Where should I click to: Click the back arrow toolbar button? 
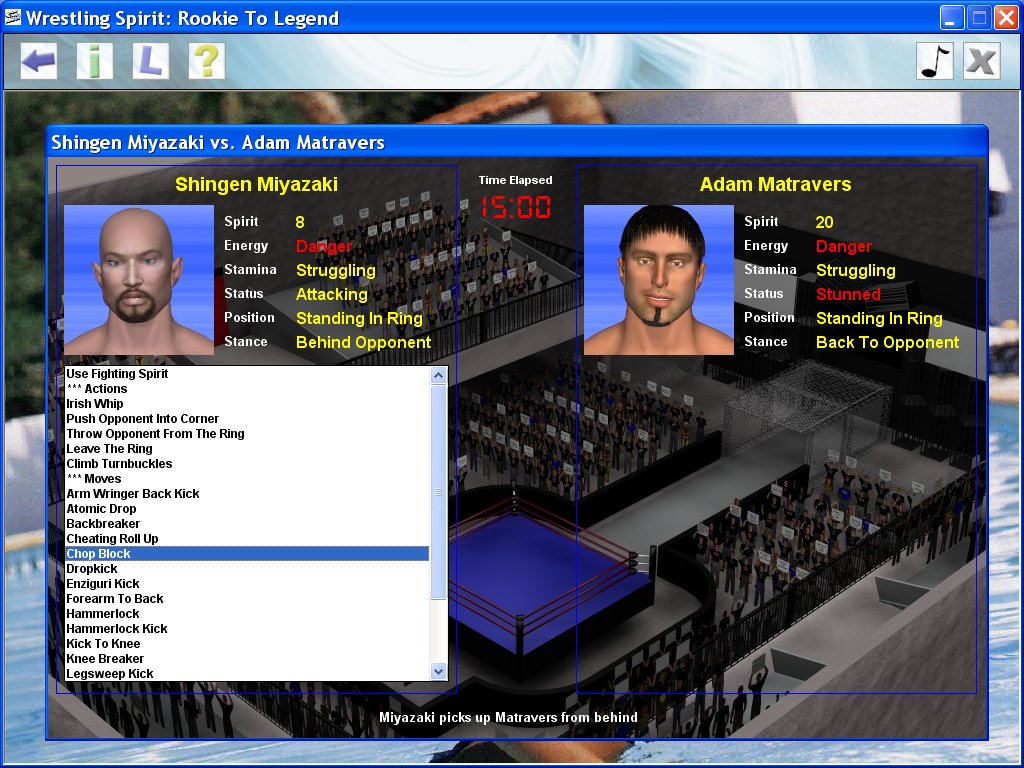tap(39, 61)
